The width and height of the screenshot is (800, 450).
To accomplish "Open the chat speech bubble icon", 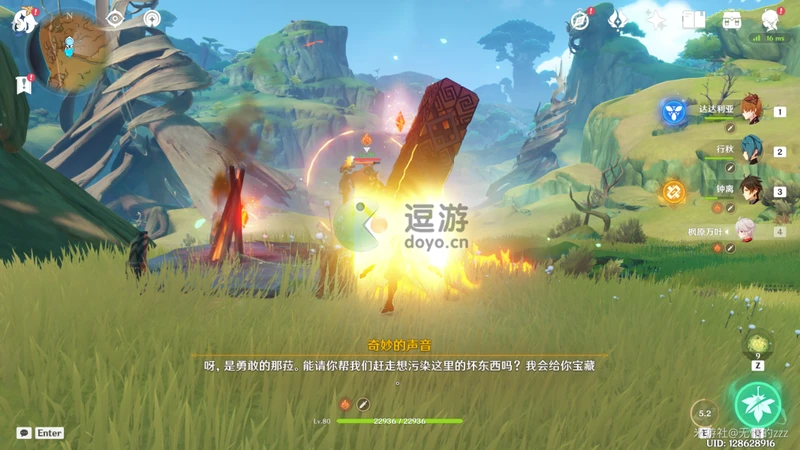I will click(24, 433).
